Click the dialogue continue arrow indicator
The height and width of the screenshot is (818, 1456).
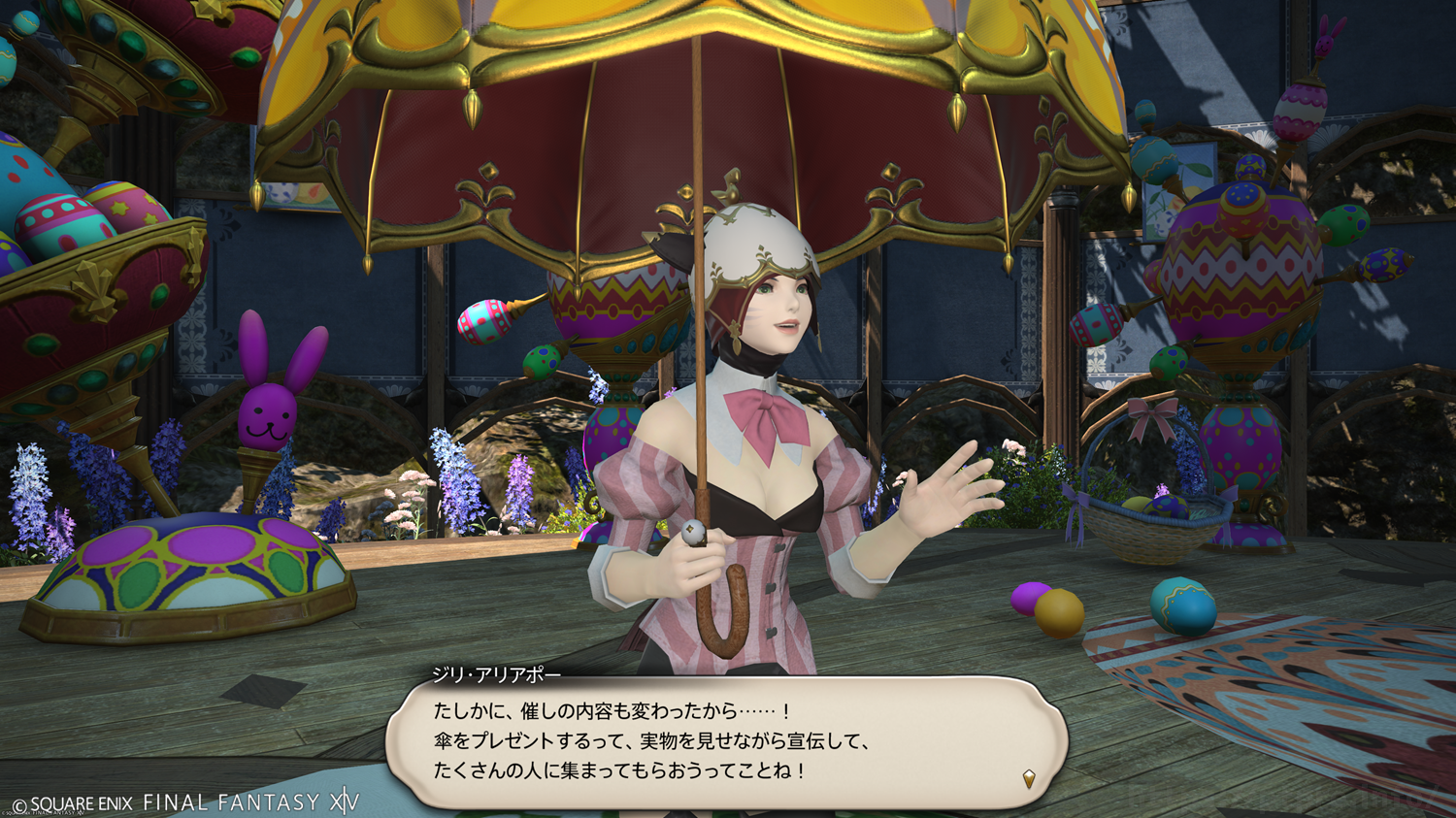1029,778
